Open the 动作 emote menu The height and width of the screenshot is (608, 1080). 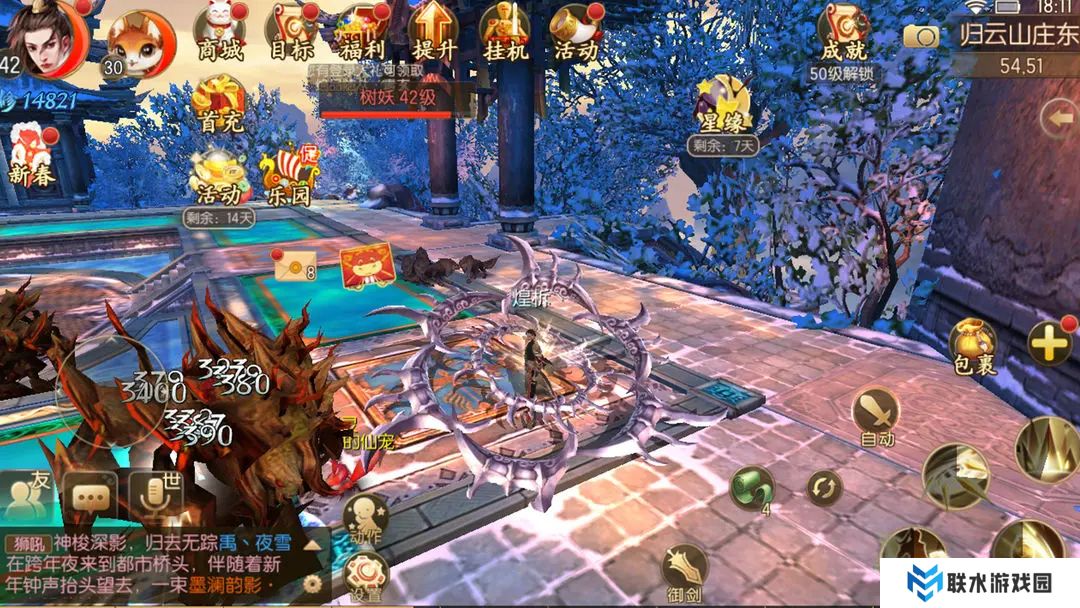pos(365,520)
